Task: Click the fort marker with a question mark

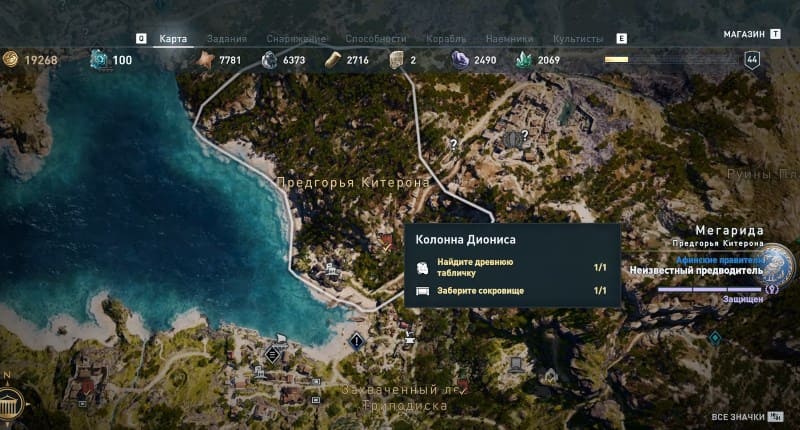Action: (515, 138)
